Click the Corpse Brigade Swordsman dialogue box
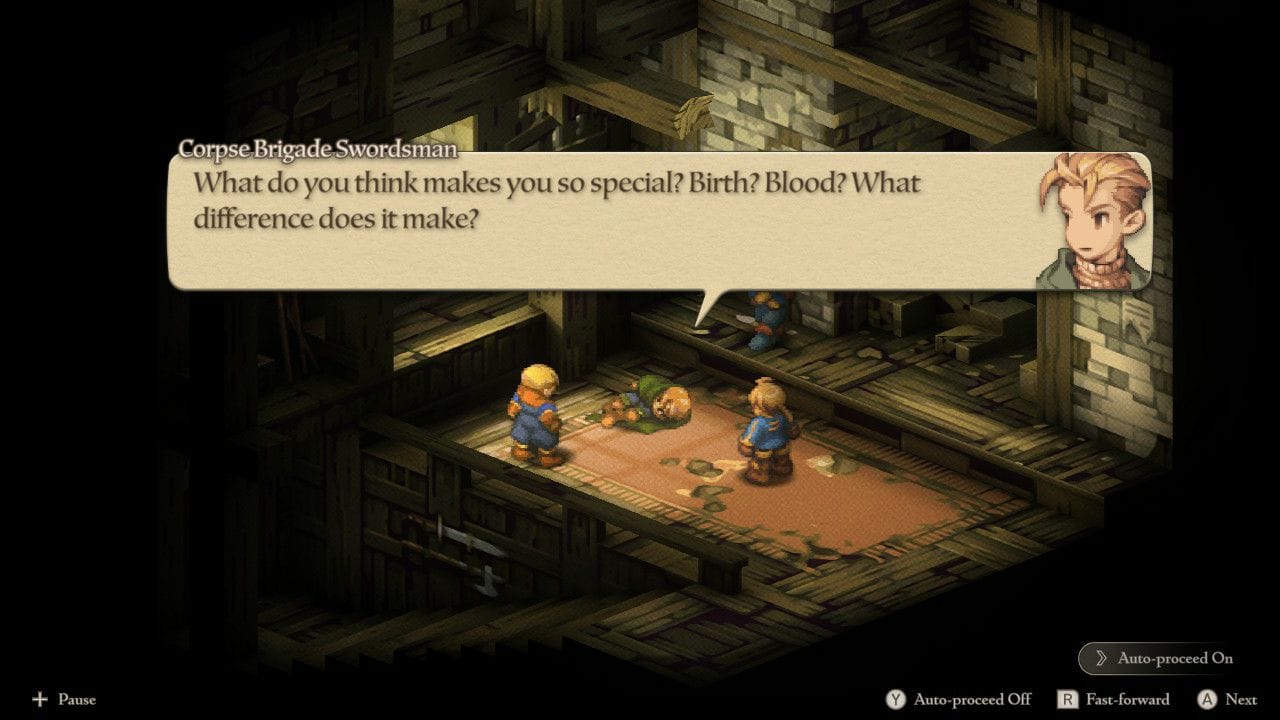 600,222
